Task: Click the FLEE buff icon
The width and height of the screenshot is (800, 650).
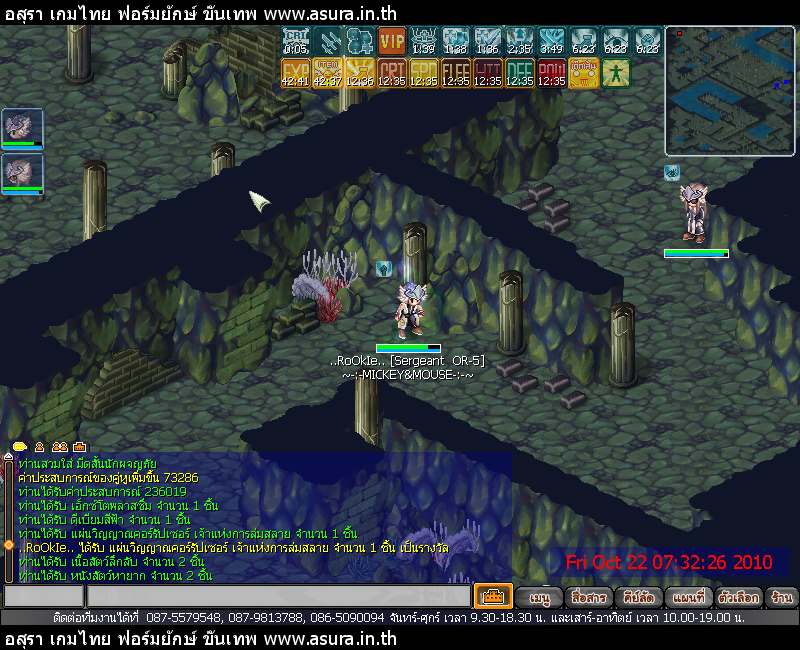Action: (x=456, y=74)
